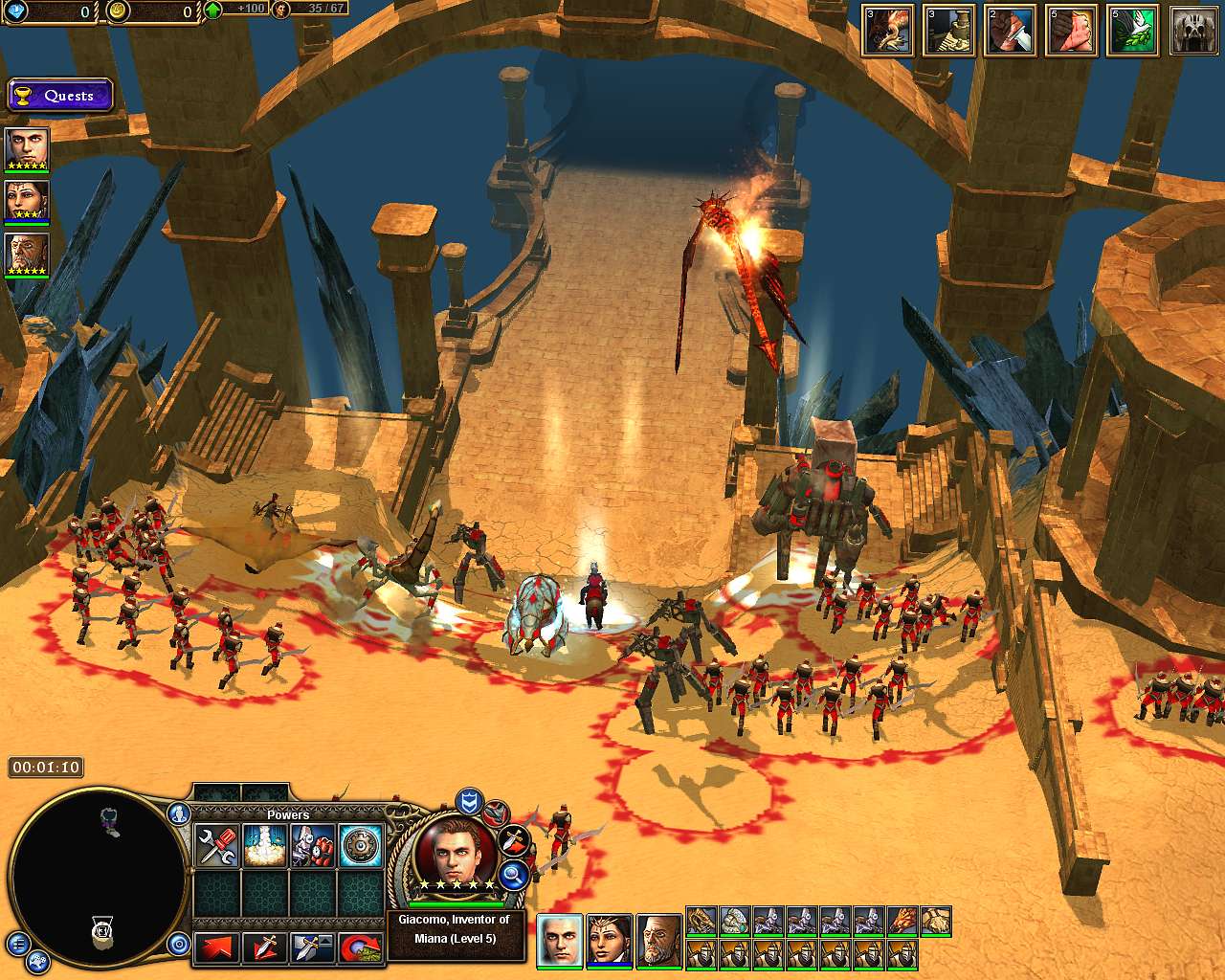
Task: Open the Quests panel
Action: click(60, 96)
